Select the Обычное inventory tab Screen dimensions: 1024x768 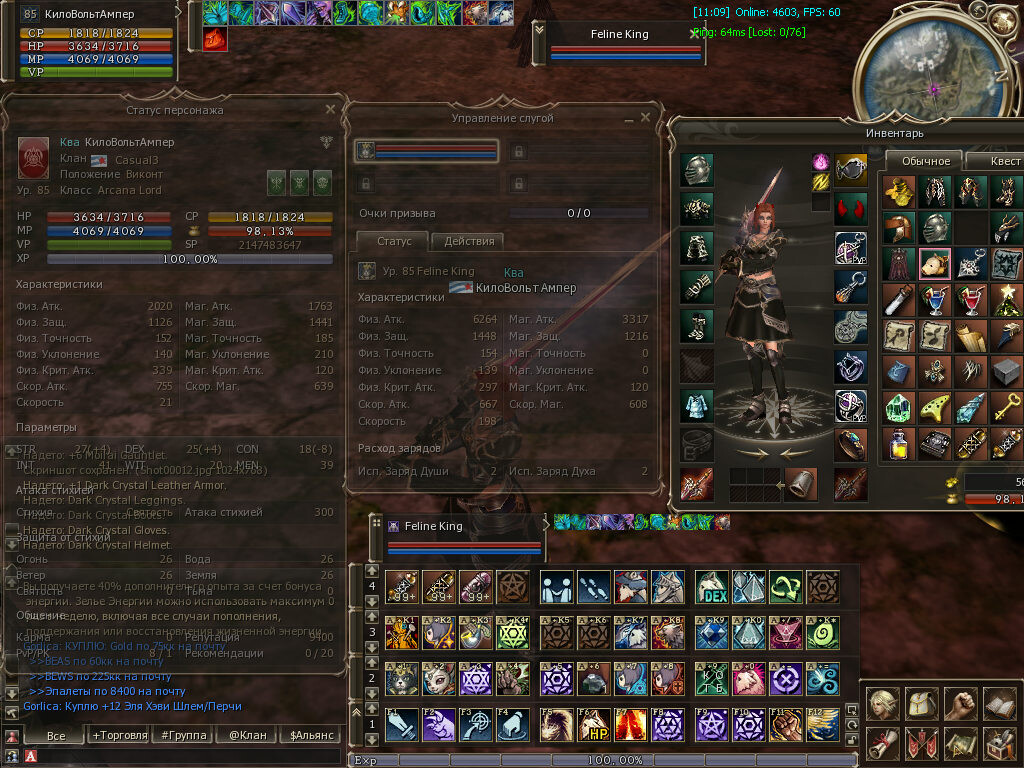(925, 161)
